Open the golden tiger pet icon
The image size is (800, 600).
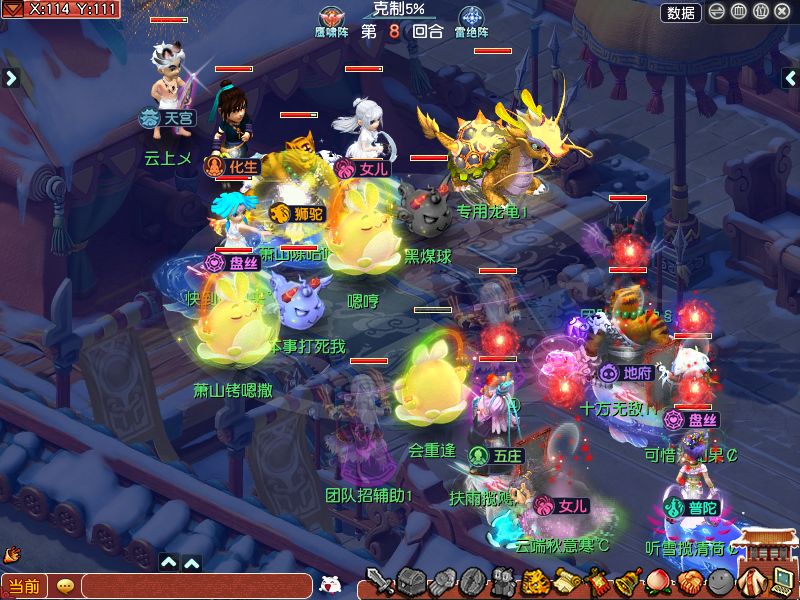(x=535, y=581)
